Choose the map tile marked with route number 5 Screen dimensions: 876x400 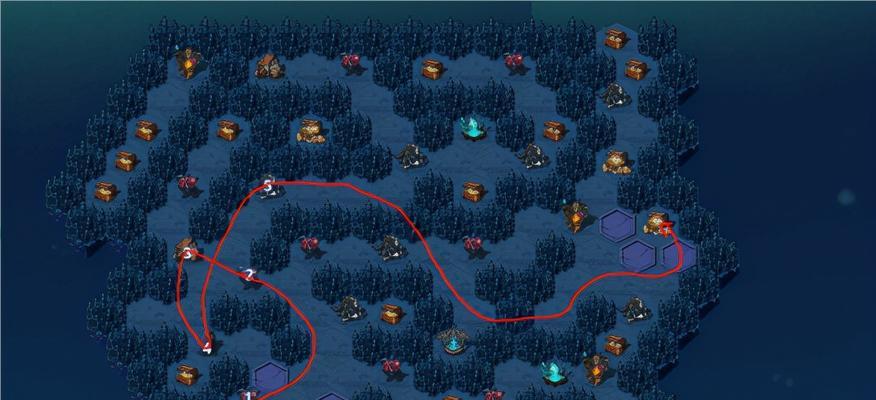[x=268, y=187]
